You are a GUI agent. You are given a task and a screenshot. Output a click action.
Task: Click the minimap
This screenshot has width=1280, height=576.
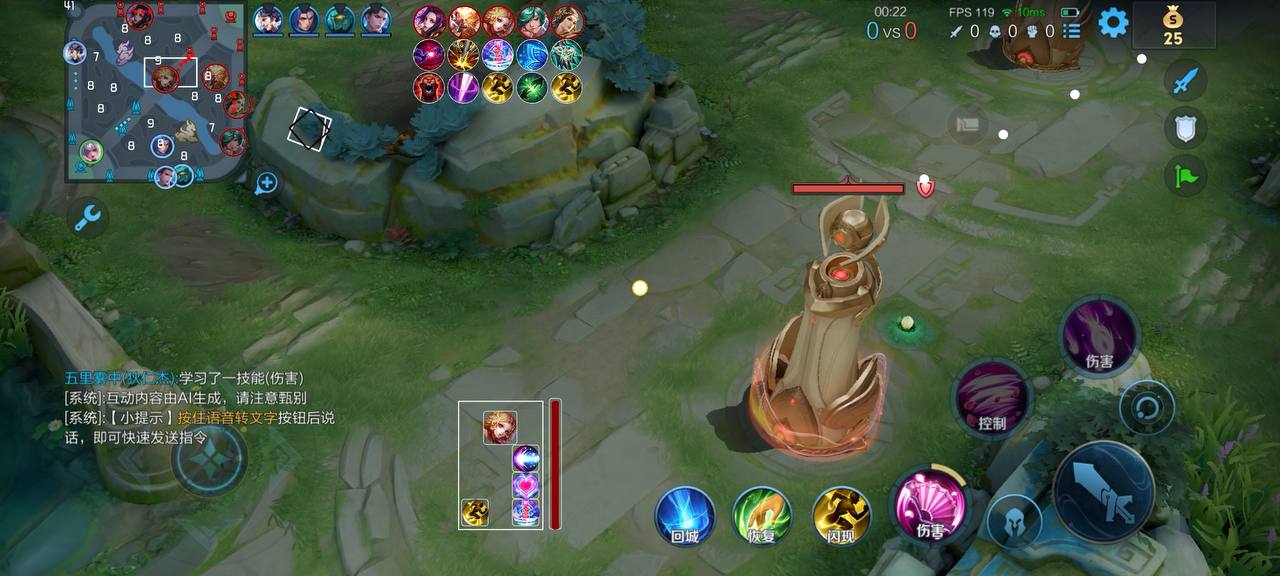coord(156,92)
